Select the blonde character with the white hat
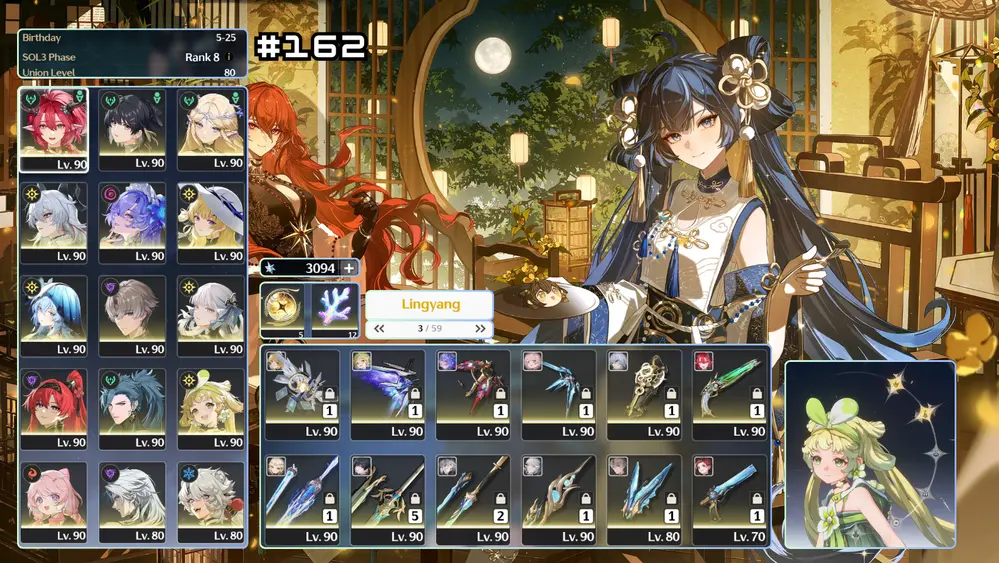Viewport: 999px width, 563px height. [x=211, y=222]
